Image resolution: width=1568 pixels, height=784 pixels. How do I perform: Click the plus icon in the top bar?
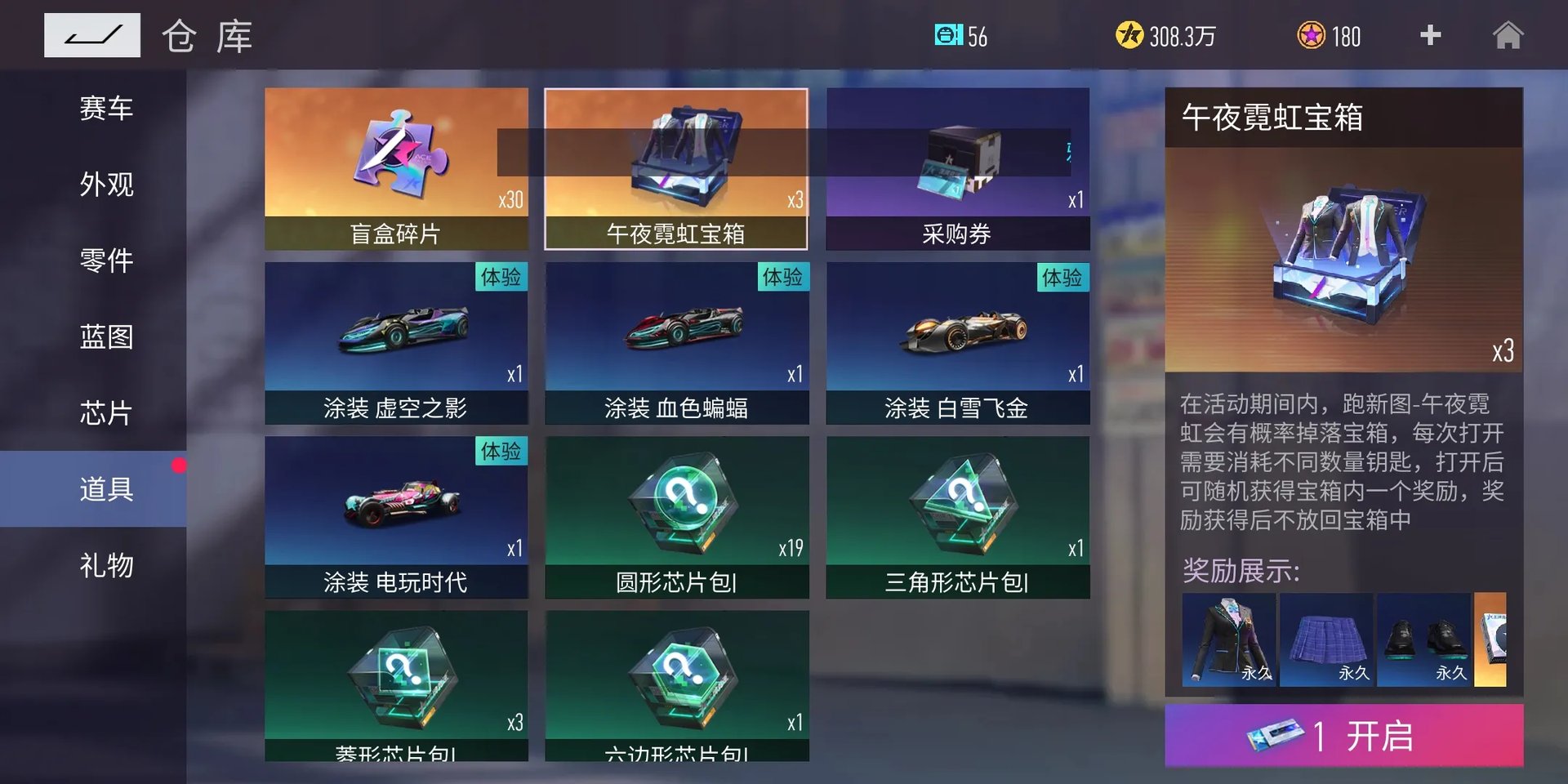(x=1430, y=34)
